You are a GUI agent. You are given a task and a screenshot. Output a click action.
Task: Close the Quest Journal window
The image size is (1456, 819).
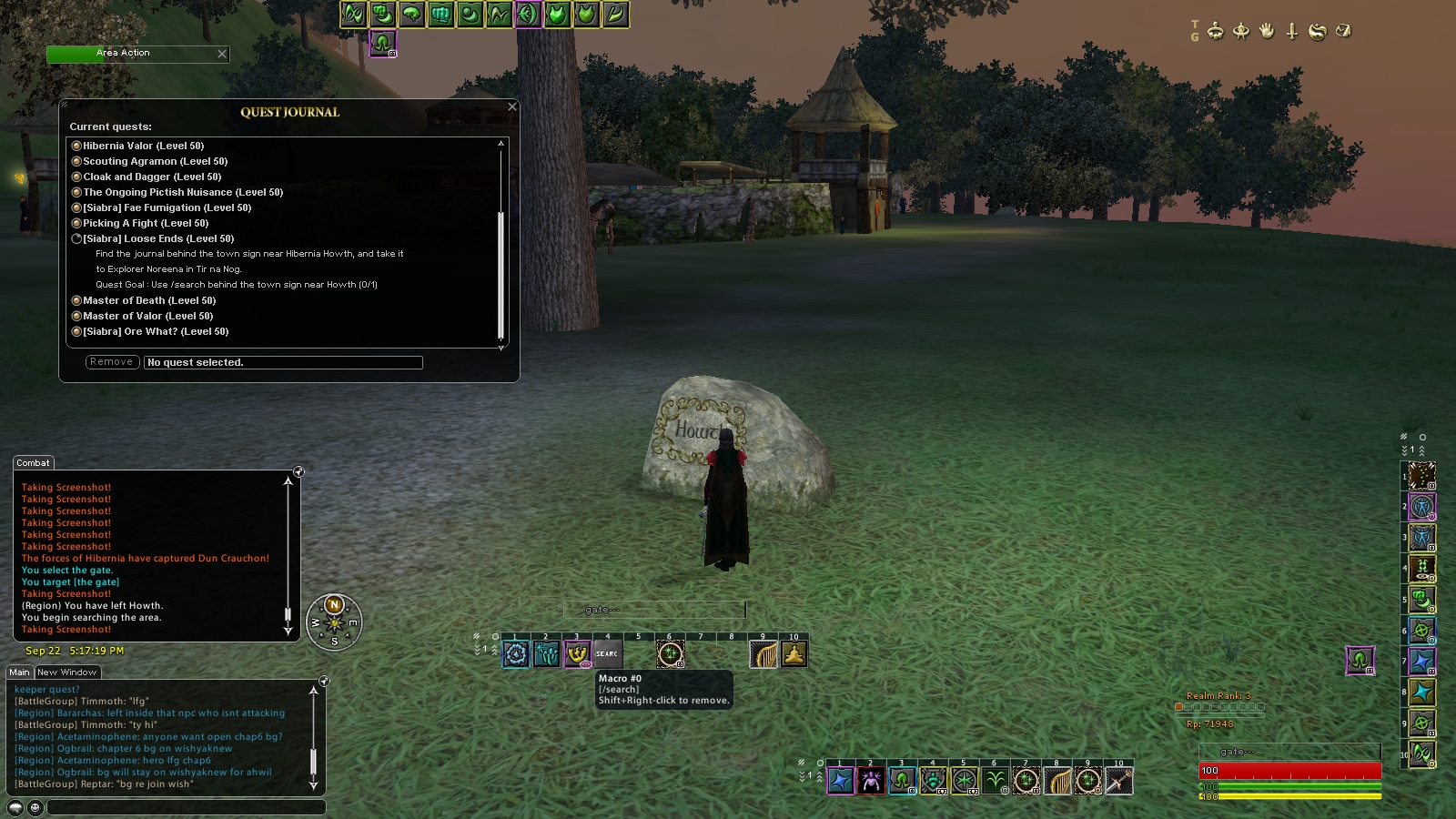(511, 107)
